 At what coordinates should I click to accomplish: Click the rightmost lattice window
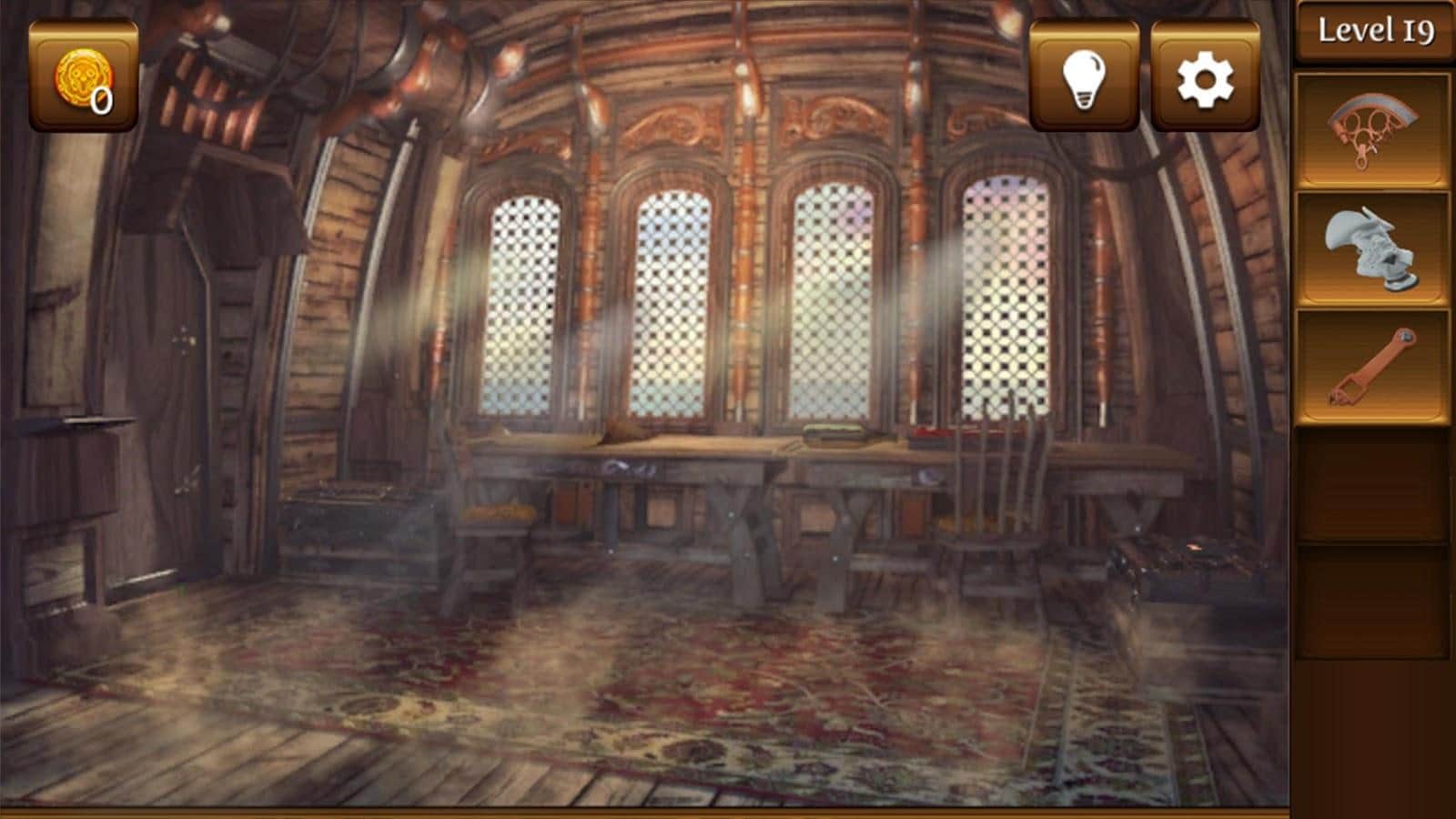pos(1006,291)
